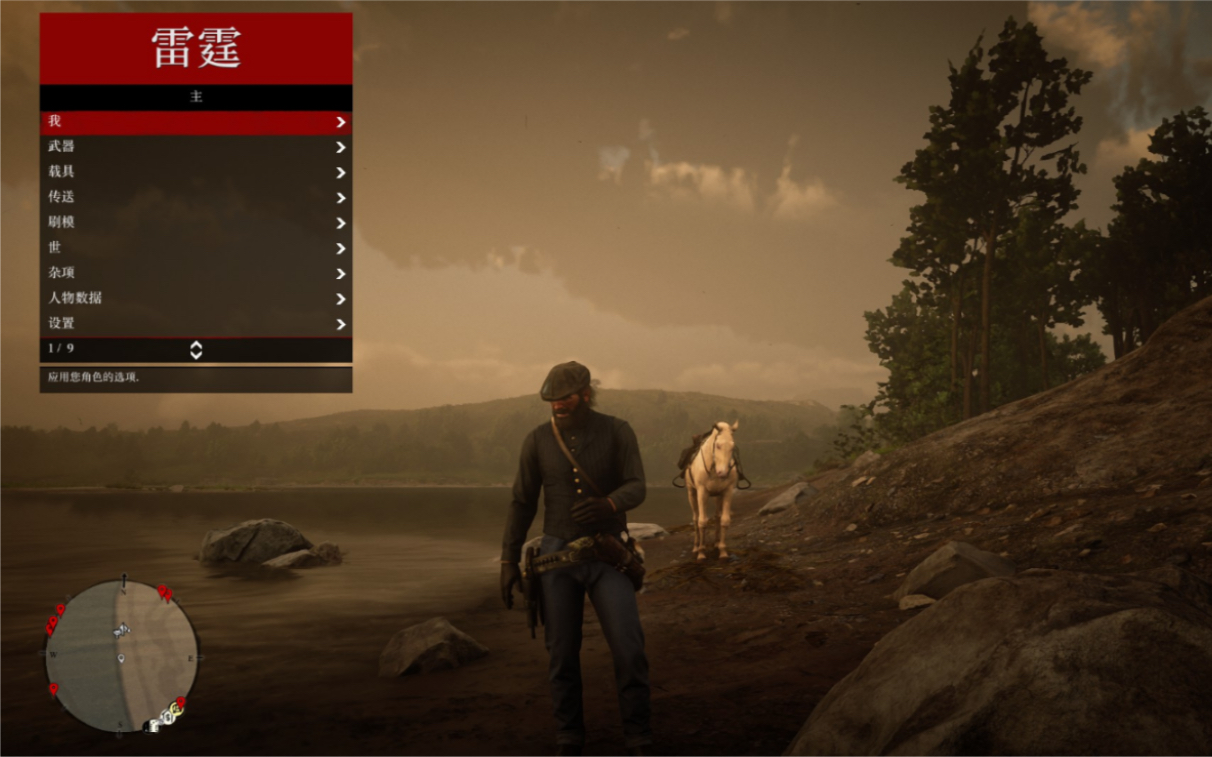Open the 我 (Self) menu entry

click(x=196, y=122)
